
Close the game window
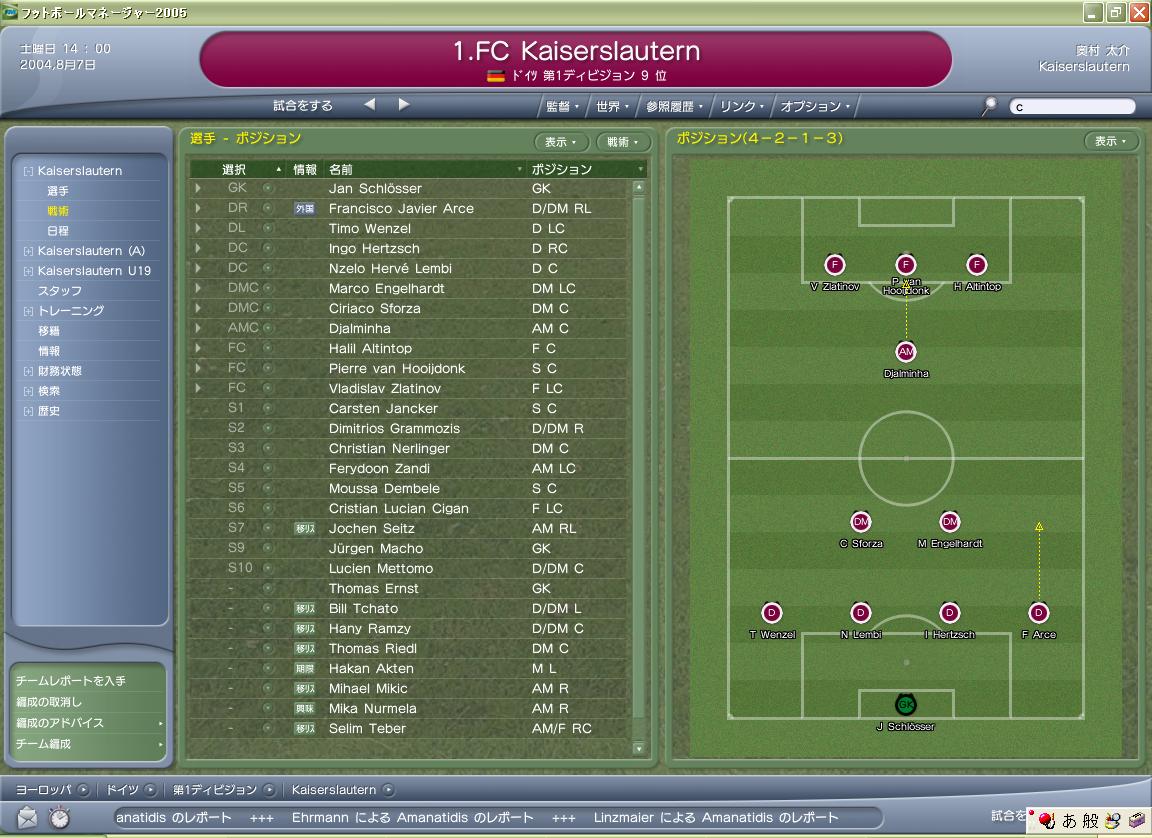pyautogui.click(x=1138, y=12)
